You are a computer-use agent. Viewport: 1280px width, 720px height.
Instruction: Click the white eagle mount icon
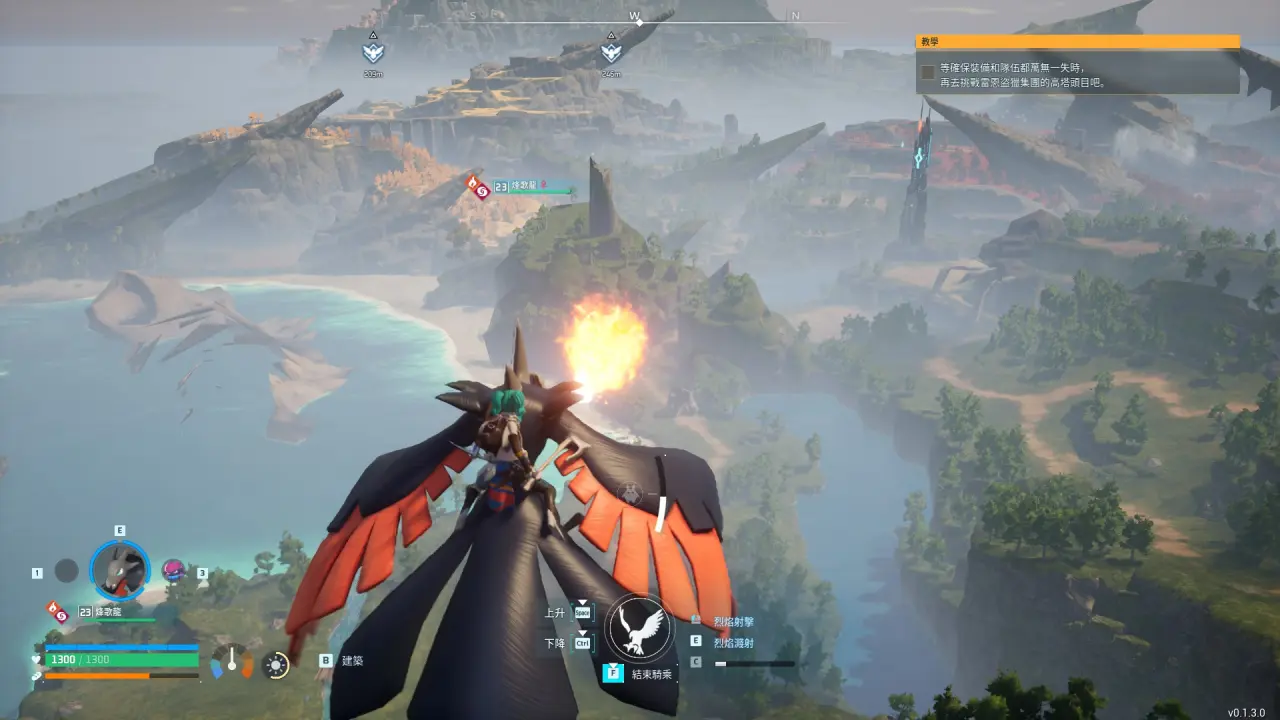(640, 628)
